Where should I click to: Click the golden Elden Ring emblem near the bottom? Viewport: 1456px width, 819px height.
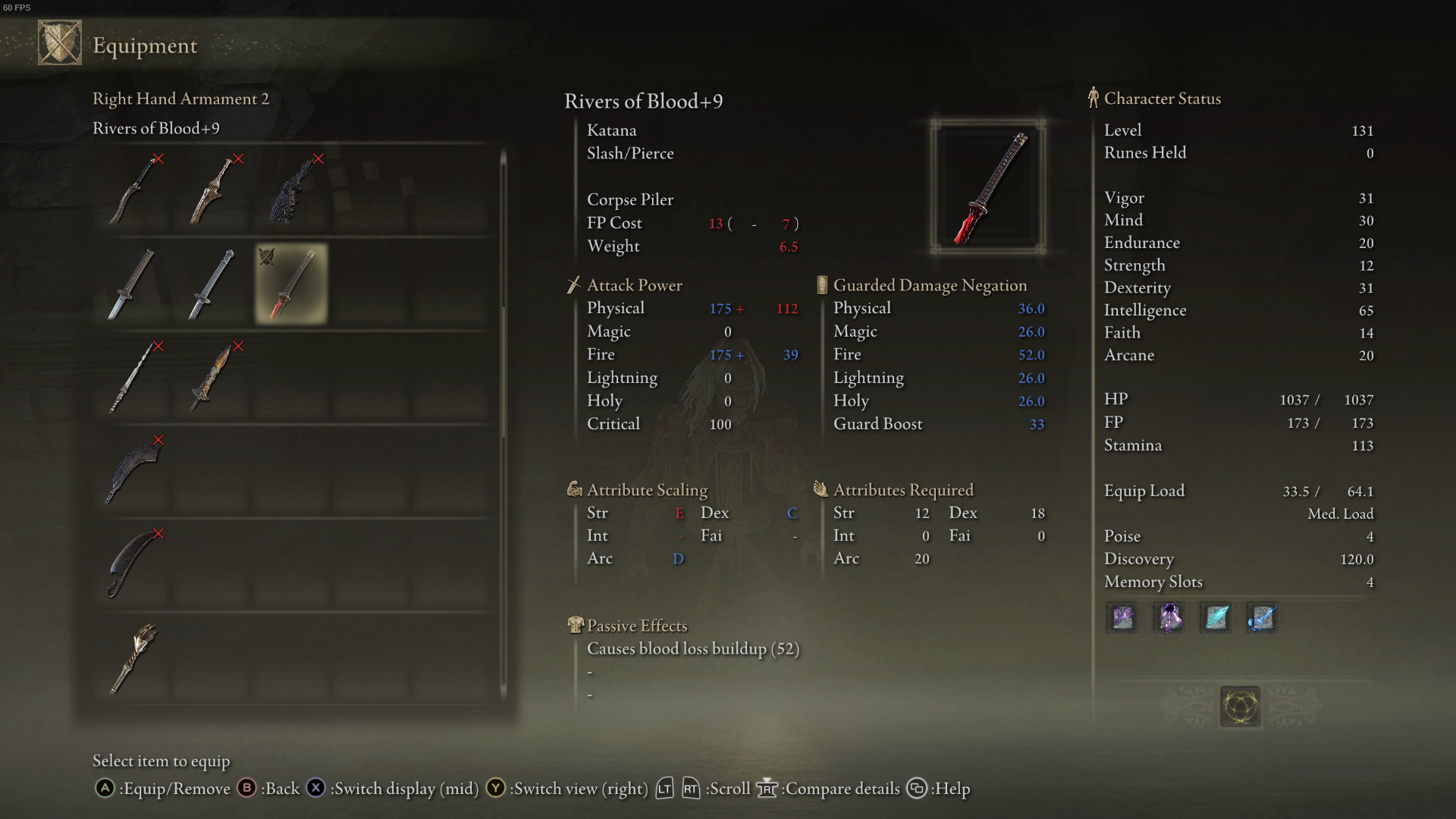coord(1240,705)
